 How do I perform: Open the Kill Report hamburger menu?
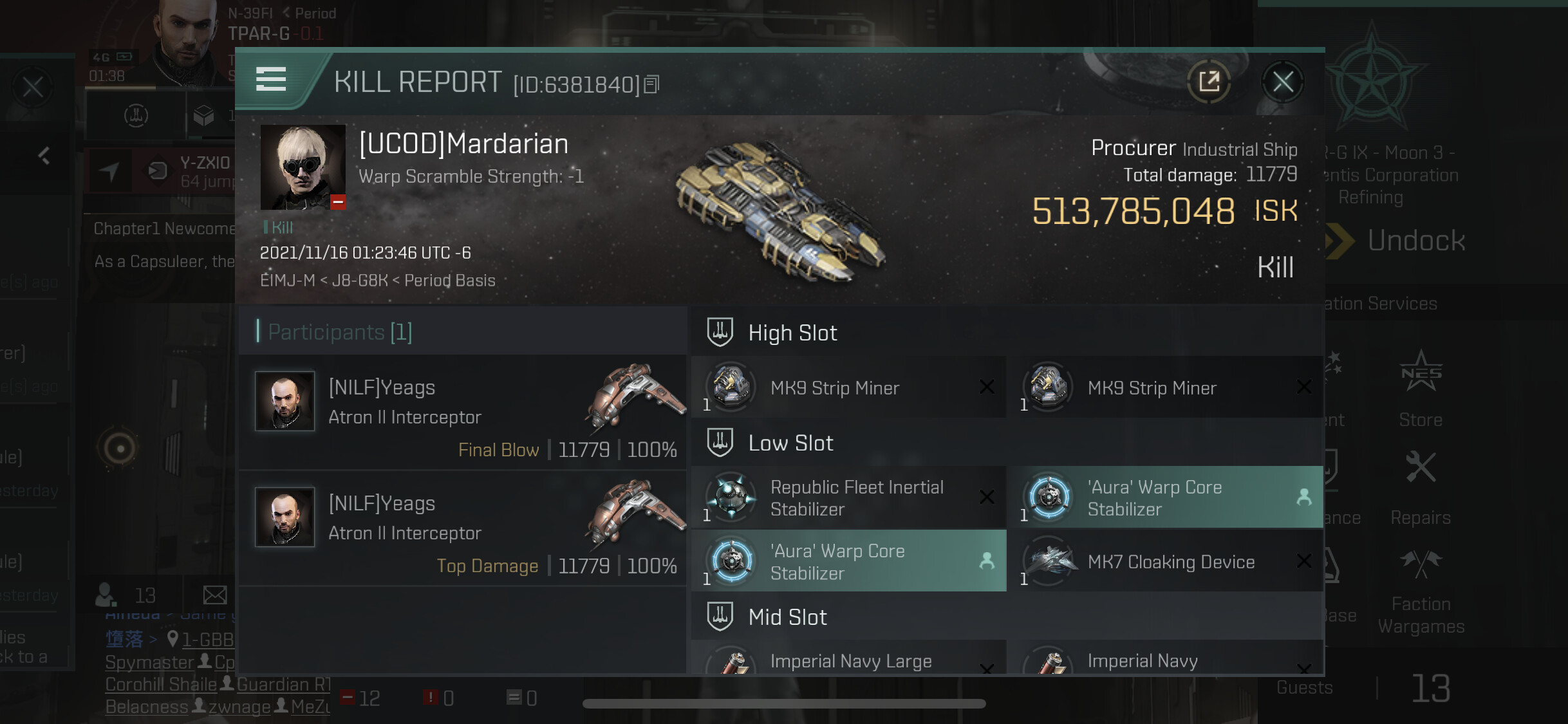[271, 80]
